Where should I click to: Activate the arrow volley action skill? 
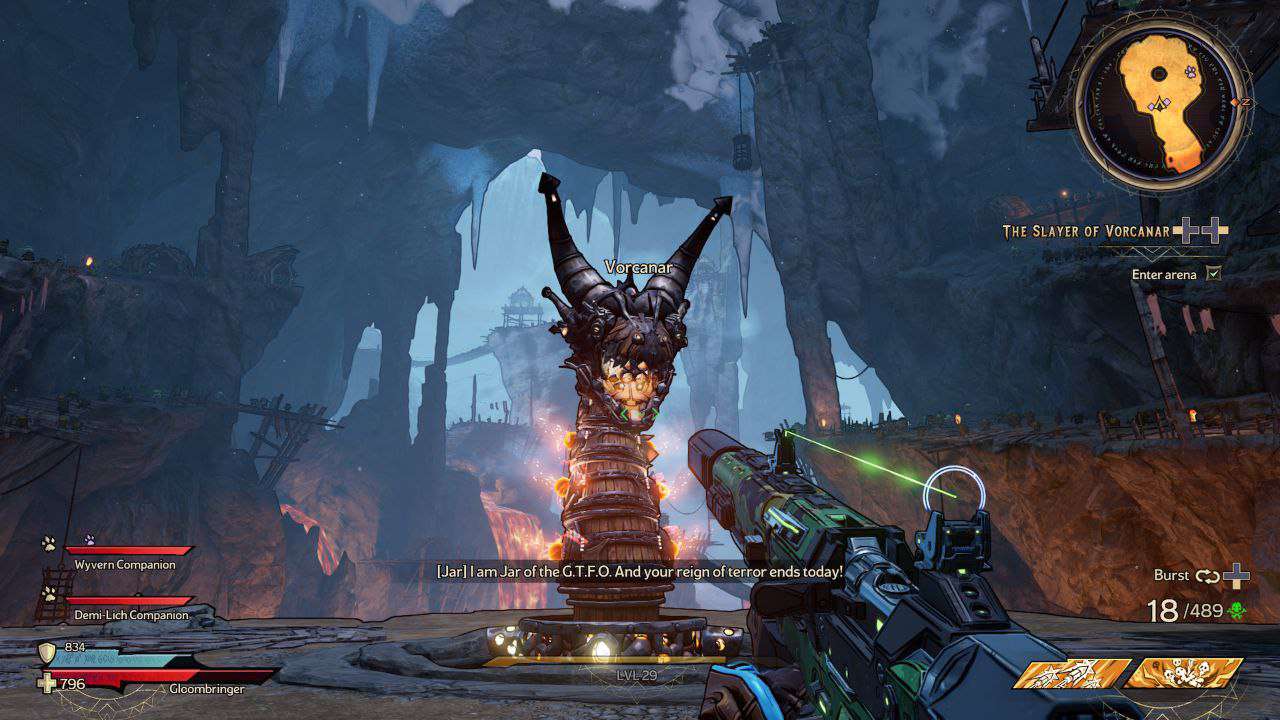[x=1071, y=674]
